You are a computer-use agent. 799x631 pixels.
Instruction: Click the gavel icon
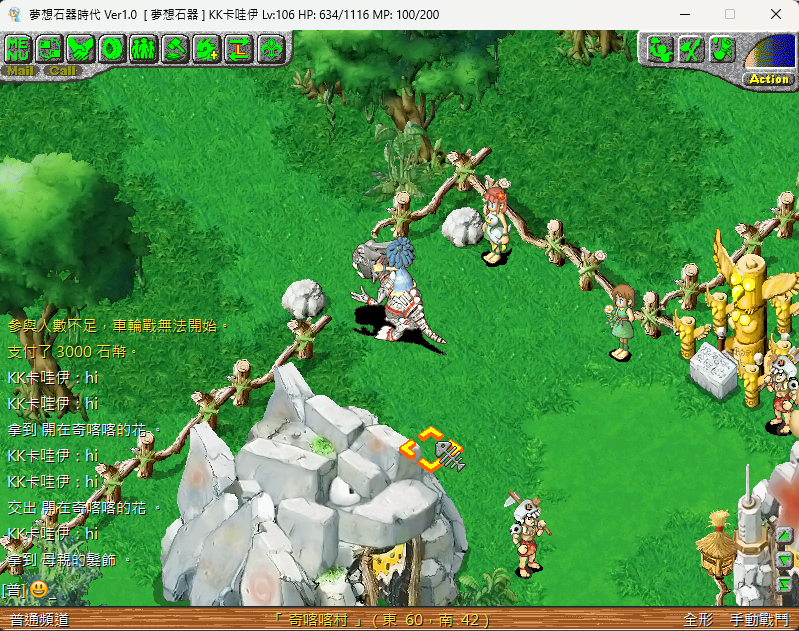click(175, 47)
